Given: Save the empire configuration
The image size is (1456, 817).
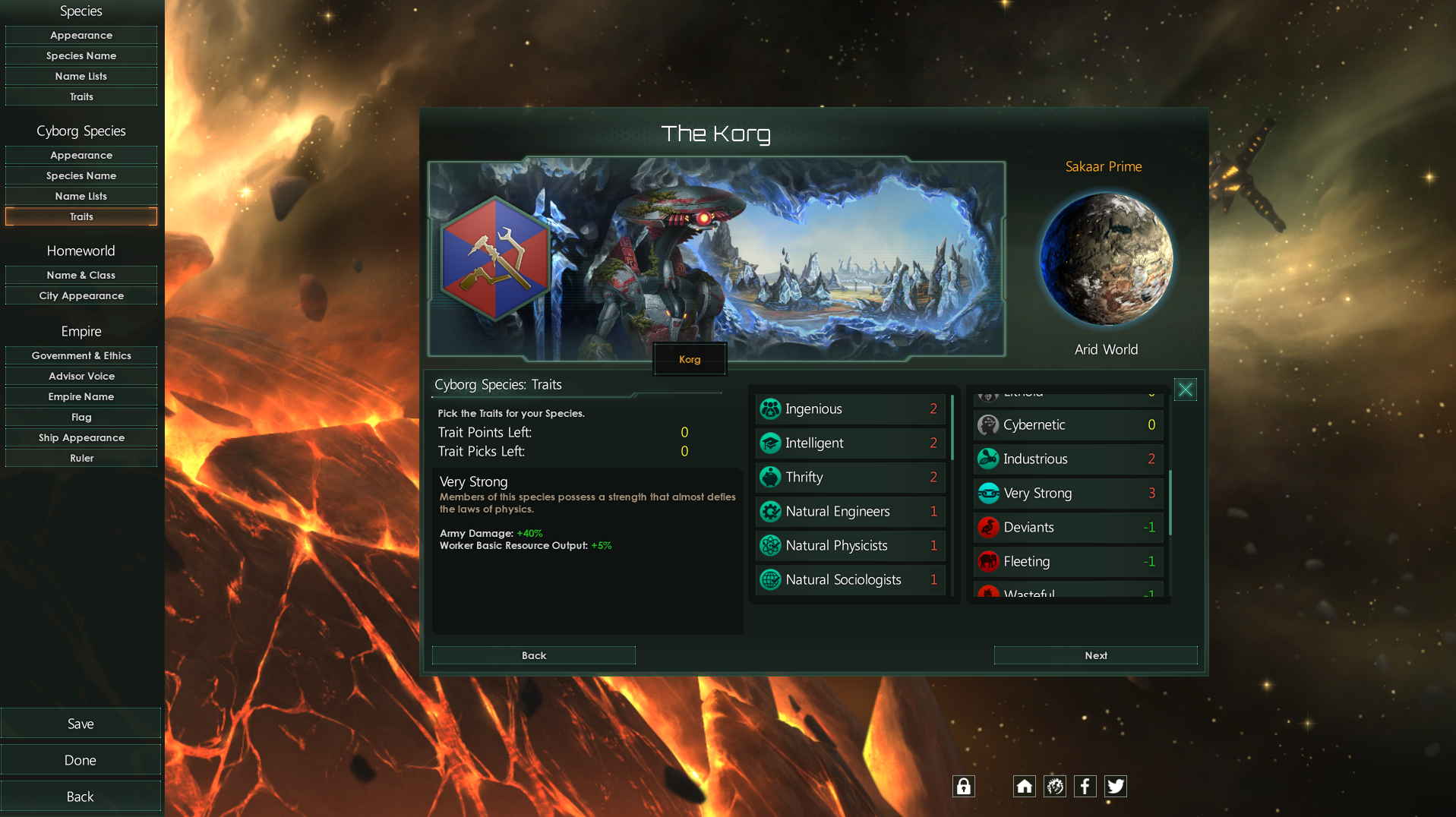Looking at the screenshot, I should (x=81, y=723).
